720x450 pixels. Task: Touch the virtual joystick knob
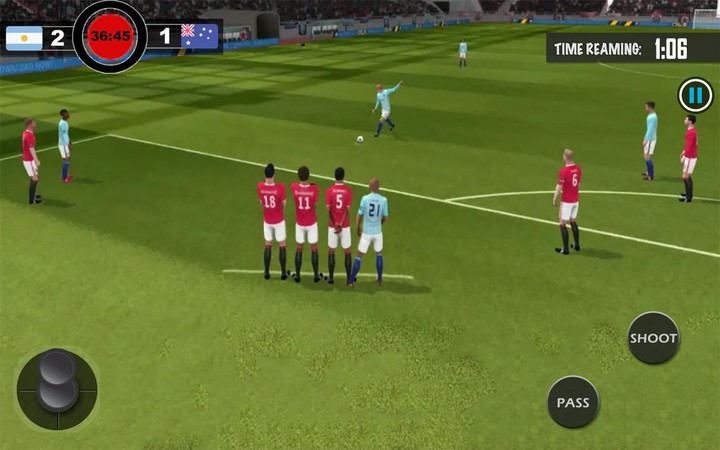pyautogui.click(x=57, y=379)
